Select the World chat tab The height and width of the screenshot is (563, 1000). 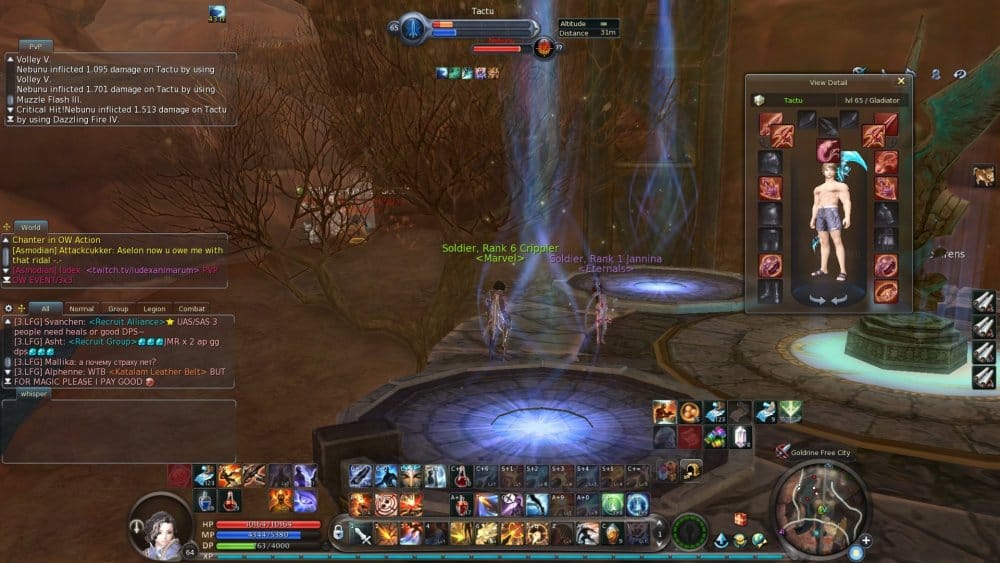tap(31, 227)
